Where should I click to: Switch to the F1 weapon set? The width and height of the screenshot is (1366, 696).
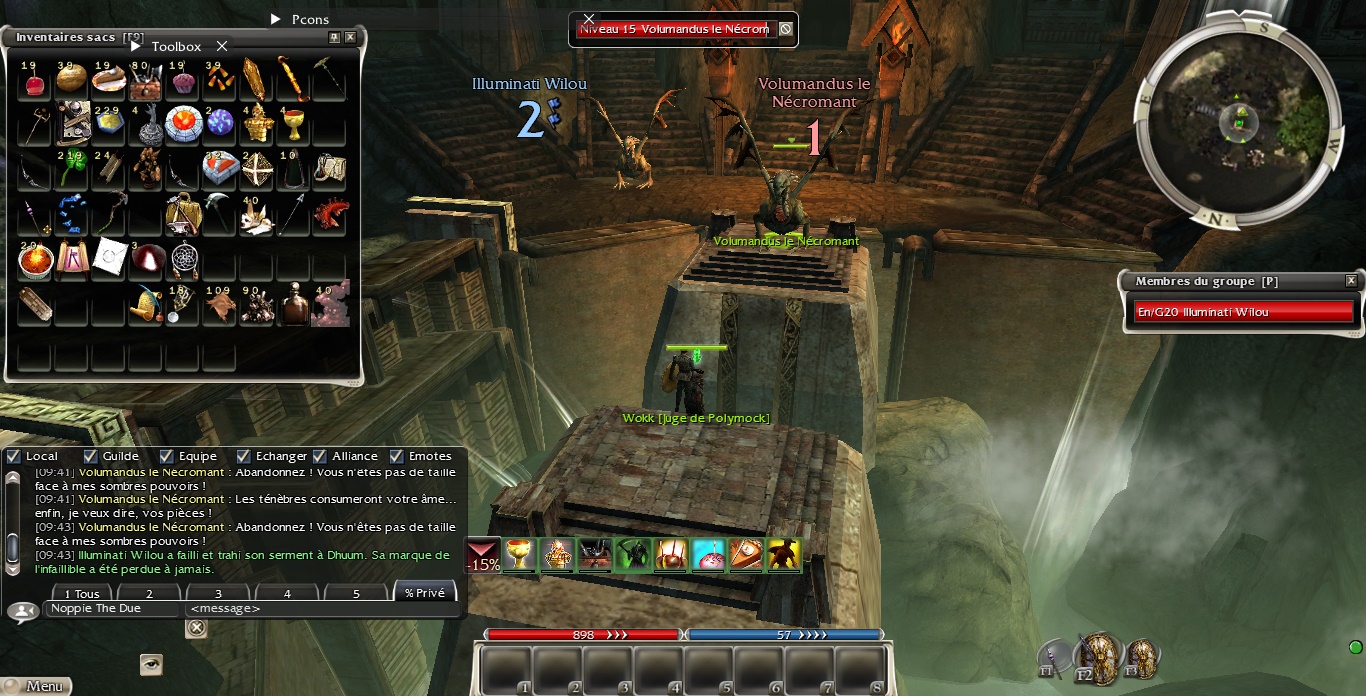pos(1052,656)
